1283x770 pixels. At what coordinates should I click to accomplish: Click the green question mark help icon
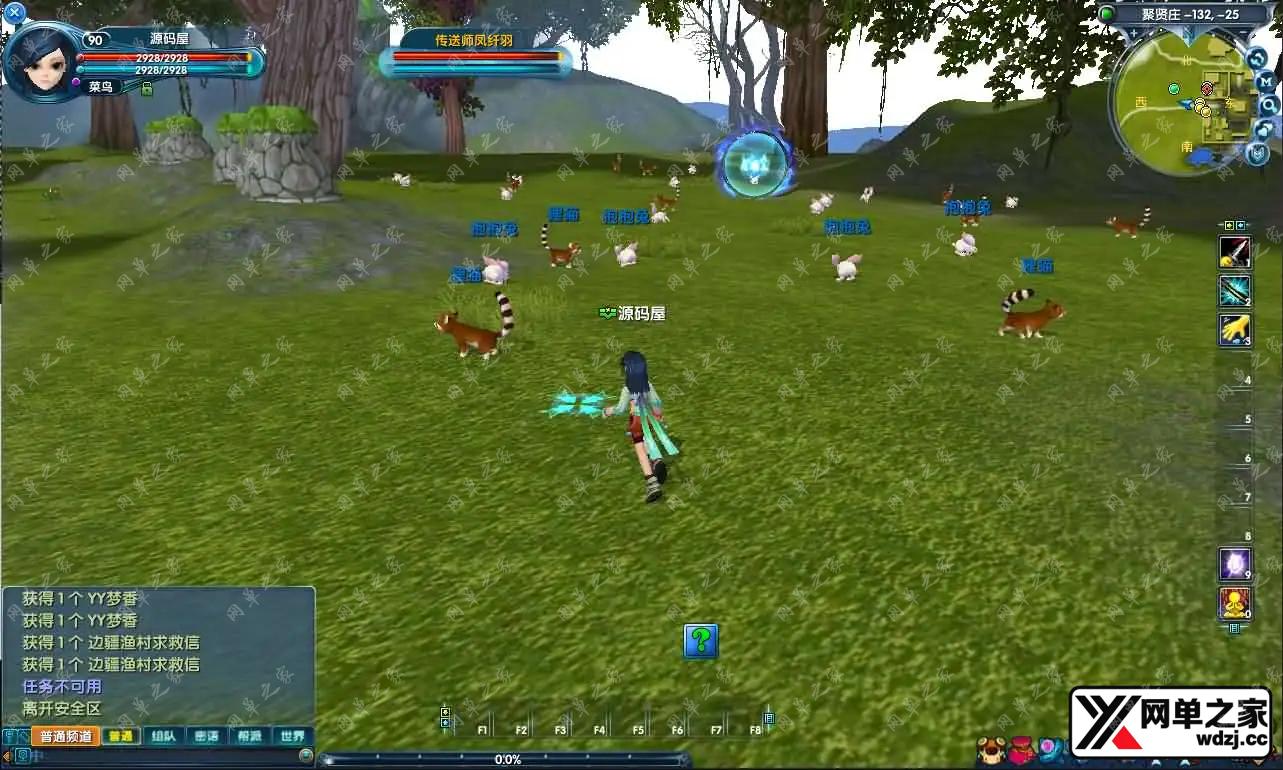(x=701, y=641)
